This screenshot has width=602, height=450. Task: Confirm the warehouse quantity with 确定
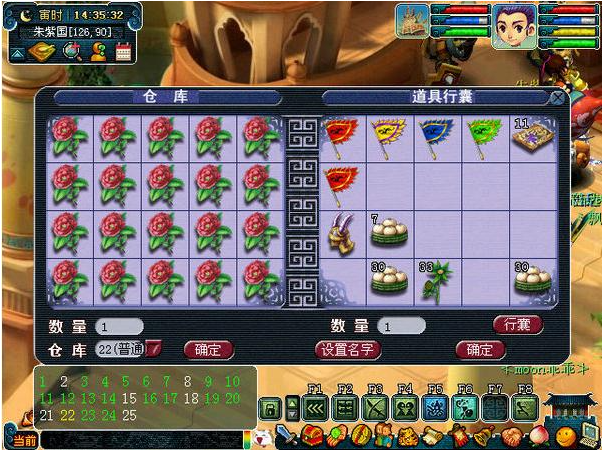click(208, 349)
